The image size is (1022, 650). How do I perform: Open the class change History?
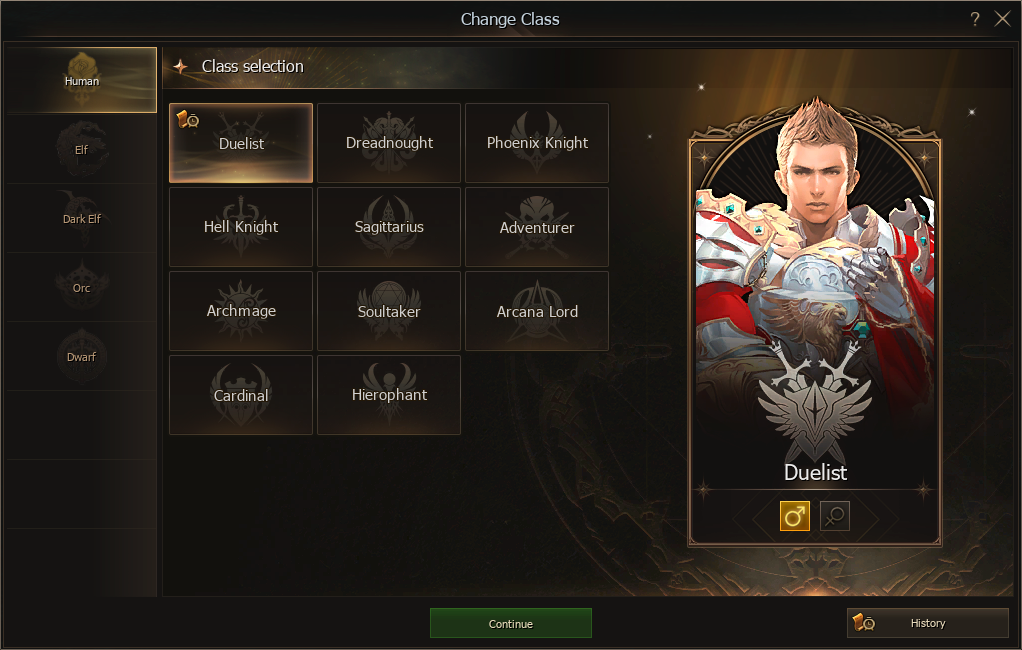coord(927,623)
